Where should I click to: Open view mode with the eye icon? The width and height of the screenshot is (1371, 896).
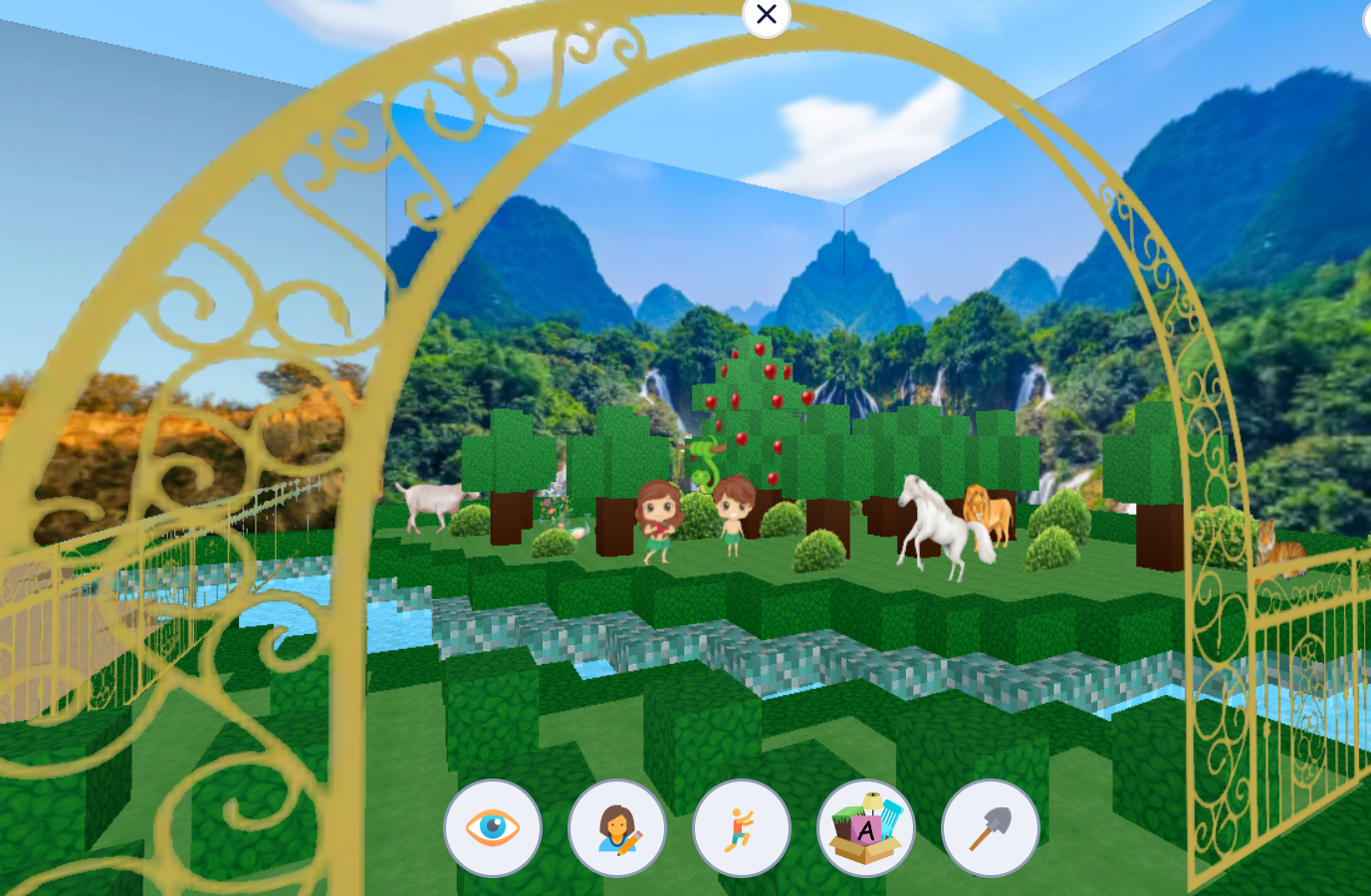(x=494, y=828)
